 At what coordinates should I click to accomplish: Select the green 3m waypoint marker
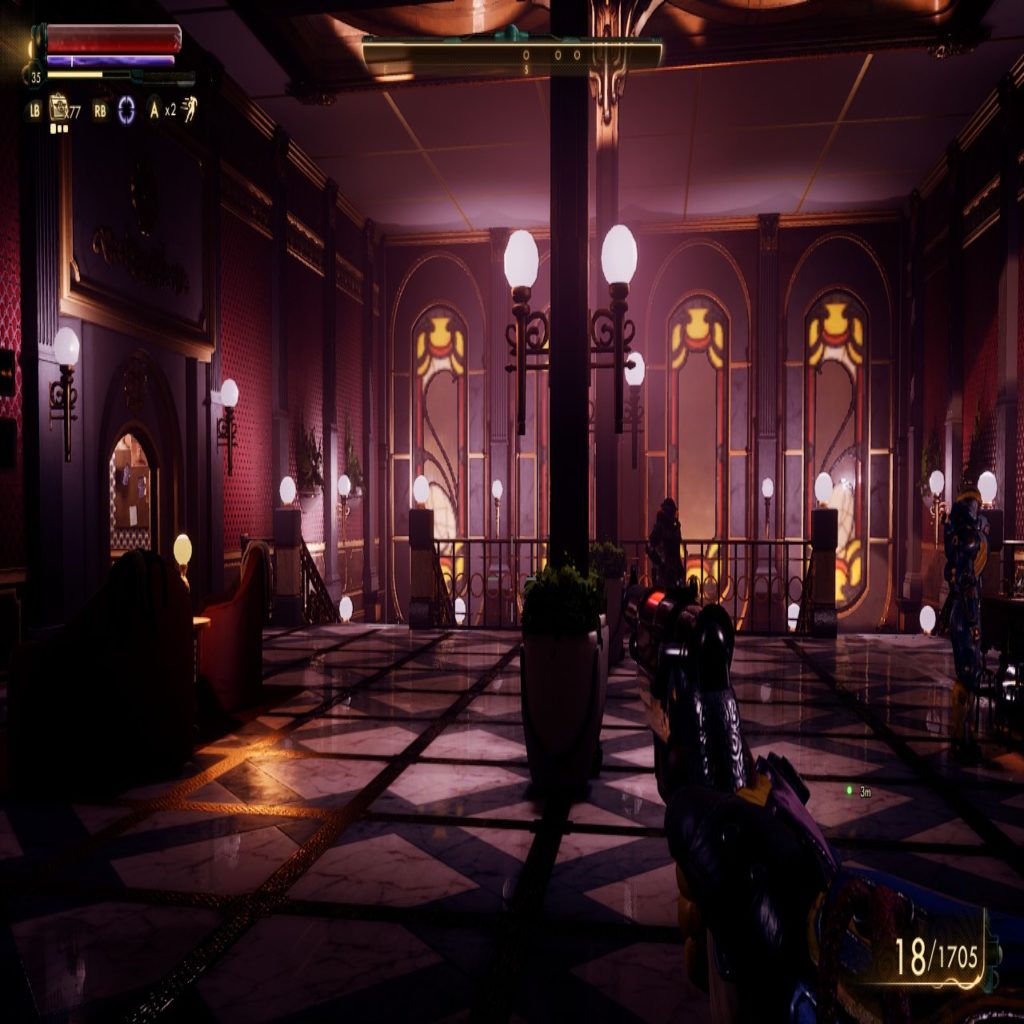849,790
